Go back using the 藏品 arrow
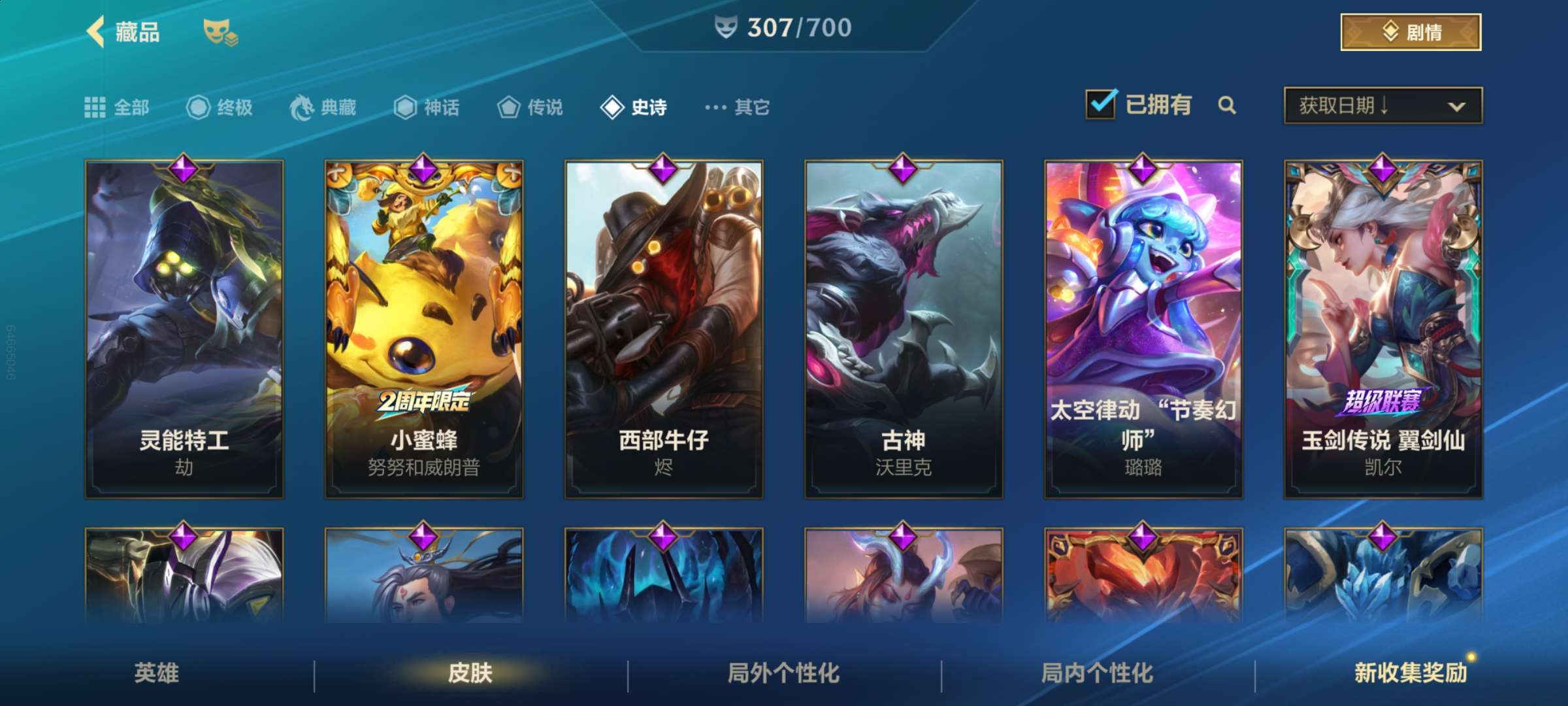 [x=97, y=32]
